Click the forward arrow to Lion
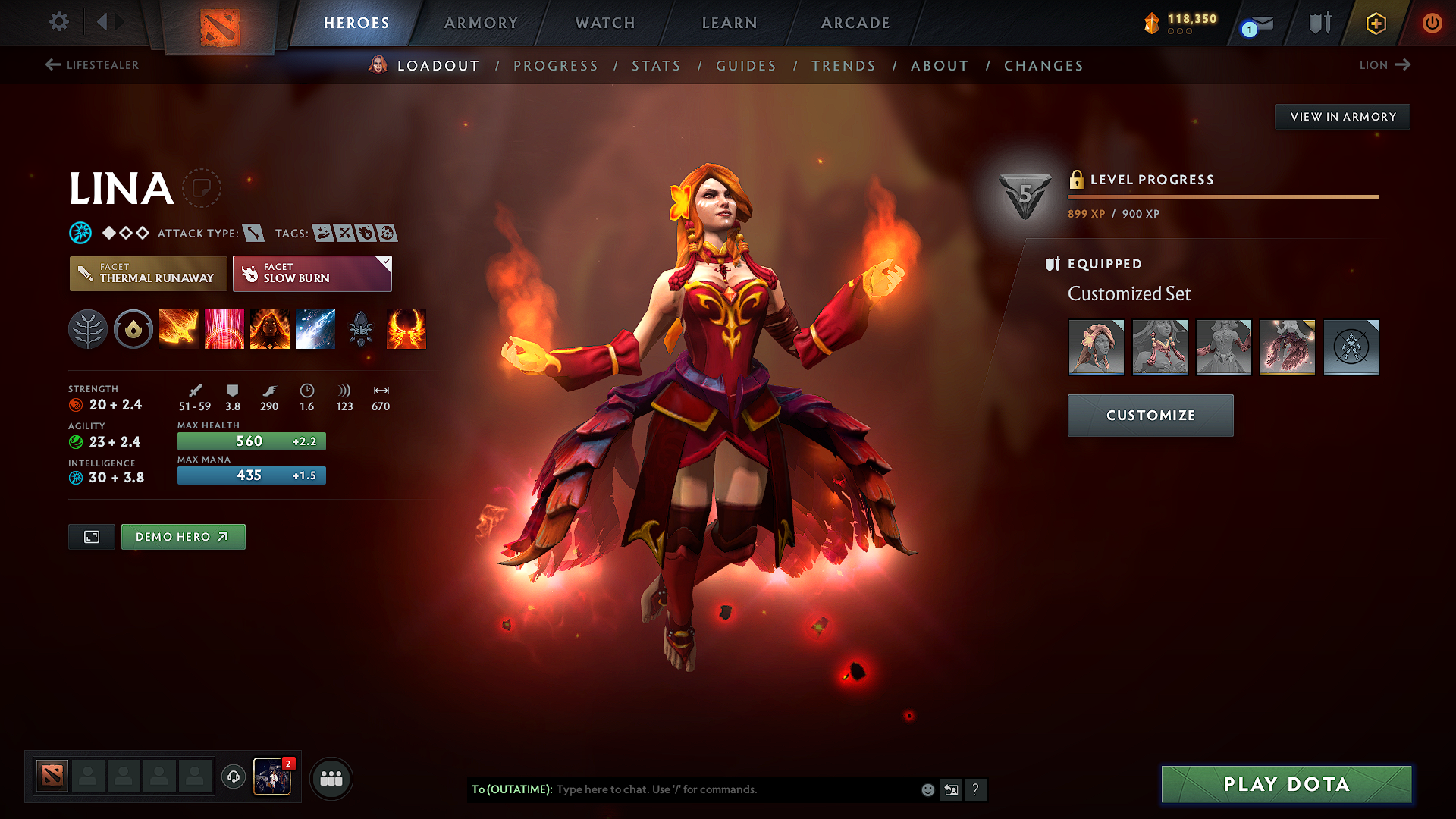The width and height of the screenshot is (1456, 819). tap(1405, 65)
